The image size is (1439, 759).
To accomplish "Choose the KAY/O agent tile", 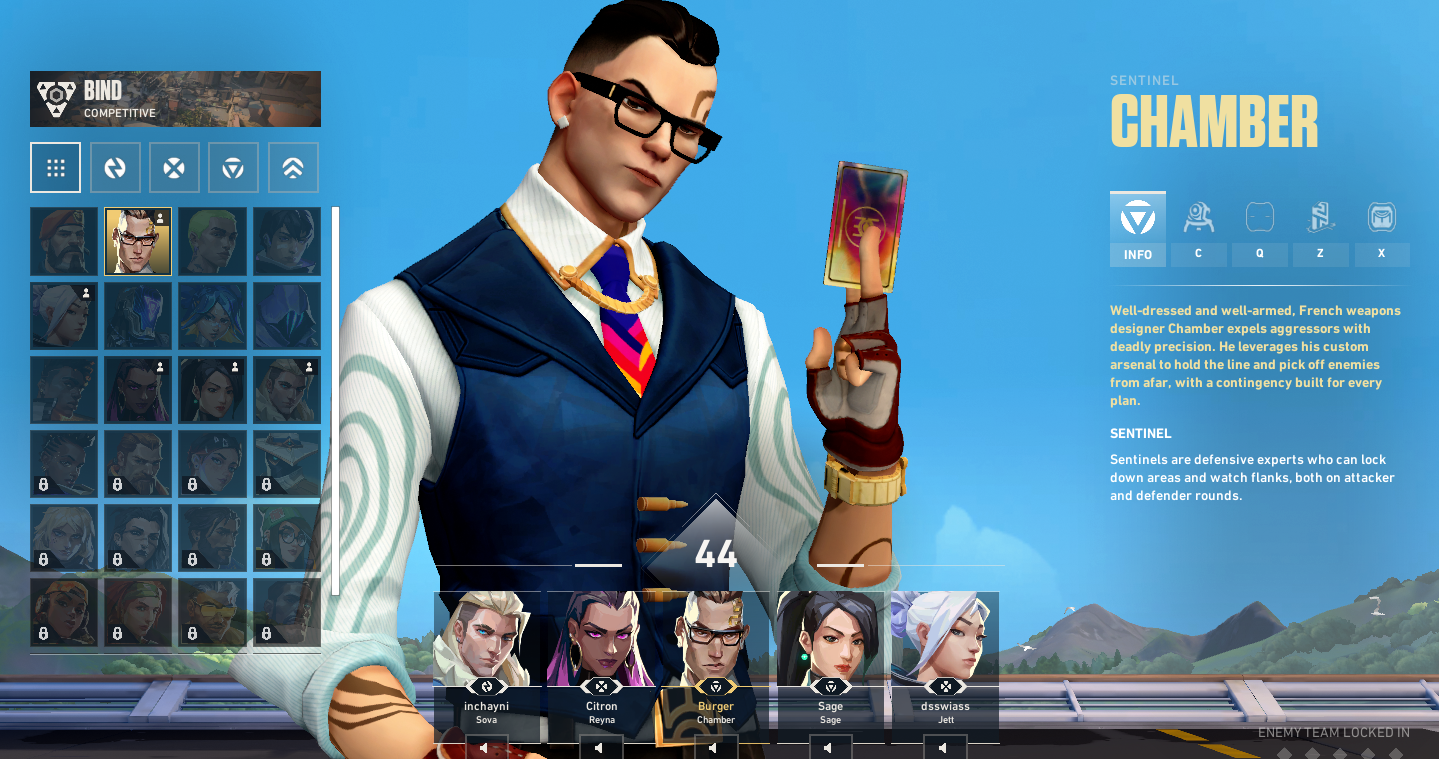I will 138,315.
